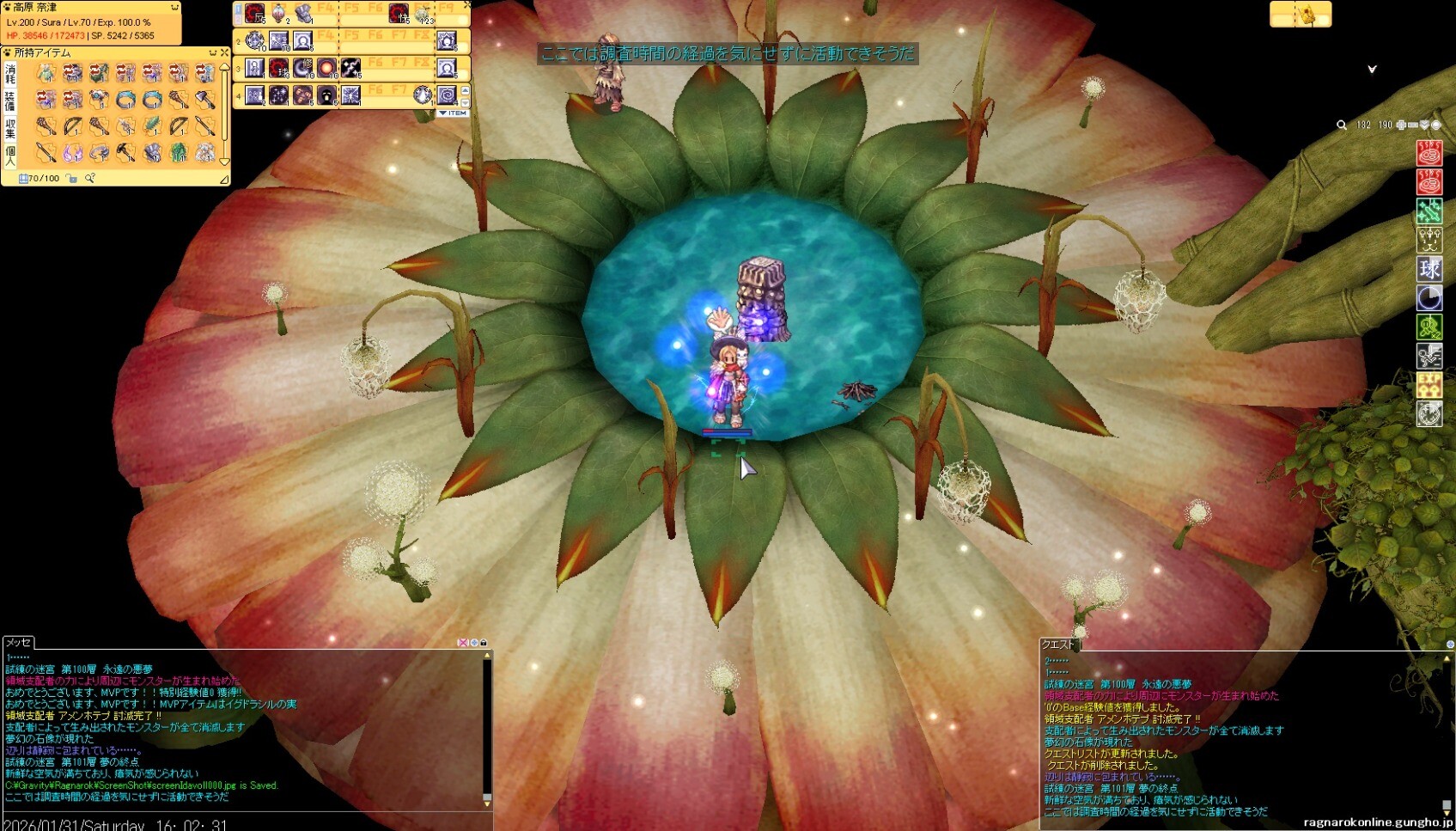This screenshot has width=1456, height=831.
Task: Select the pink wings item in inventory
Action: pos(73,153)
